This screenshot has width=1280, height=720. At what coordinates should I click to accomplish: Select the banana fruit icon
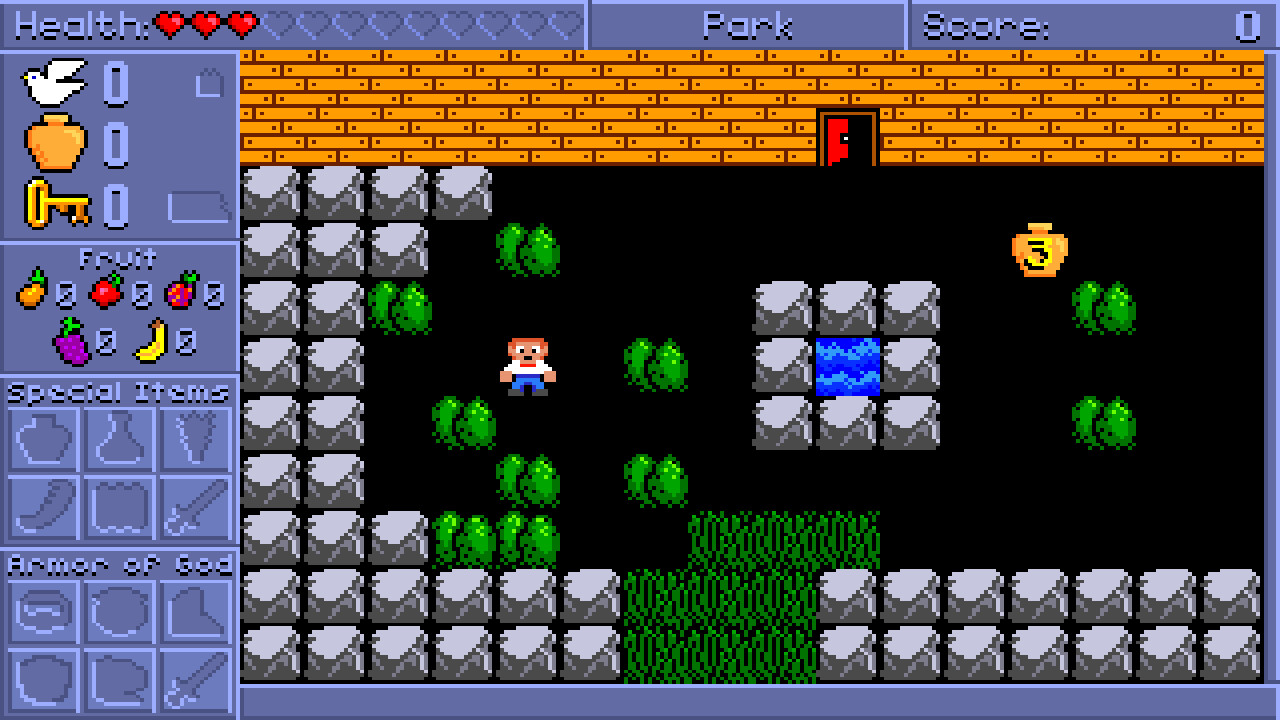click(x=150, y=340)
